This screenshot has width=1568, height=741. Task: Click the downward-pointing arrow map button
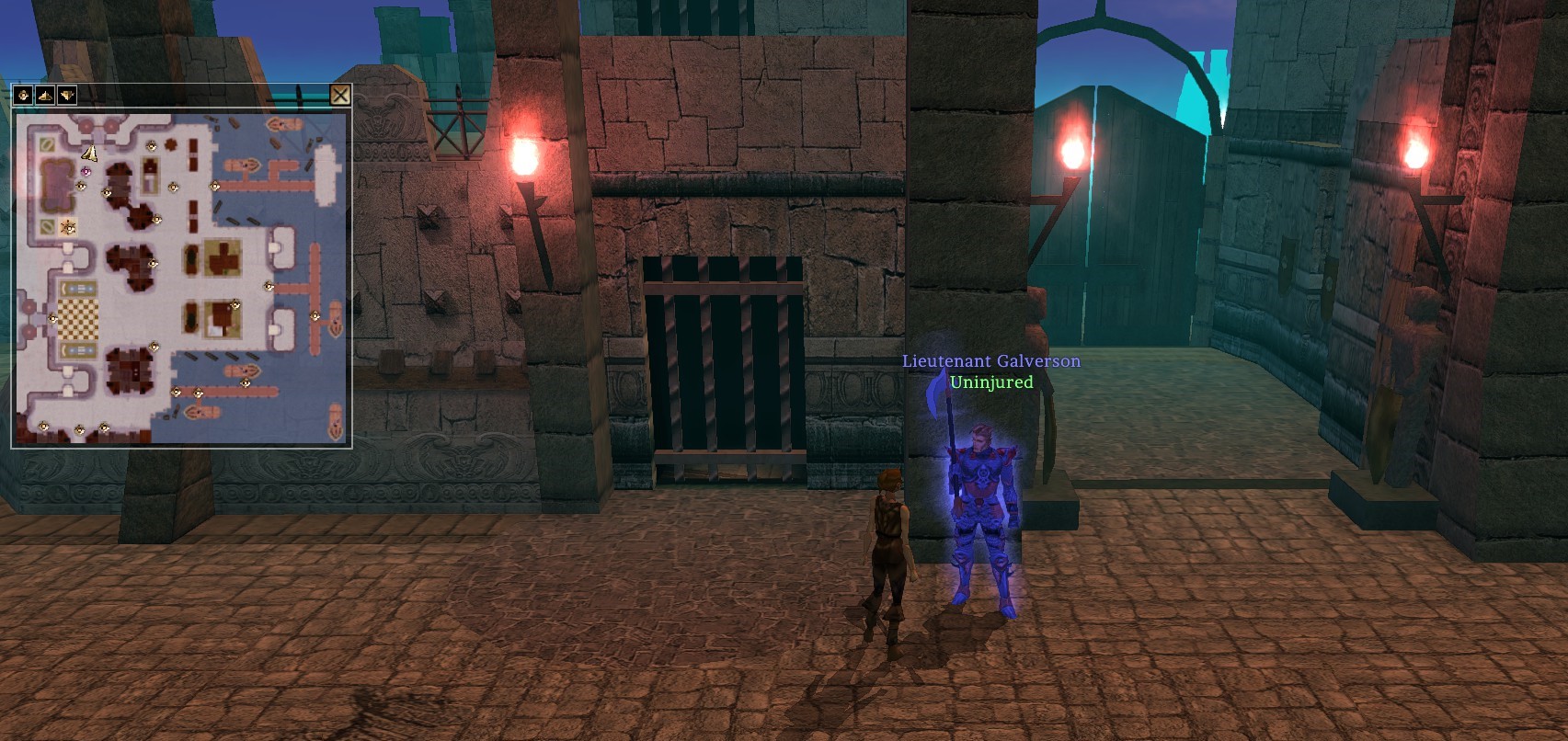point(67,95)
